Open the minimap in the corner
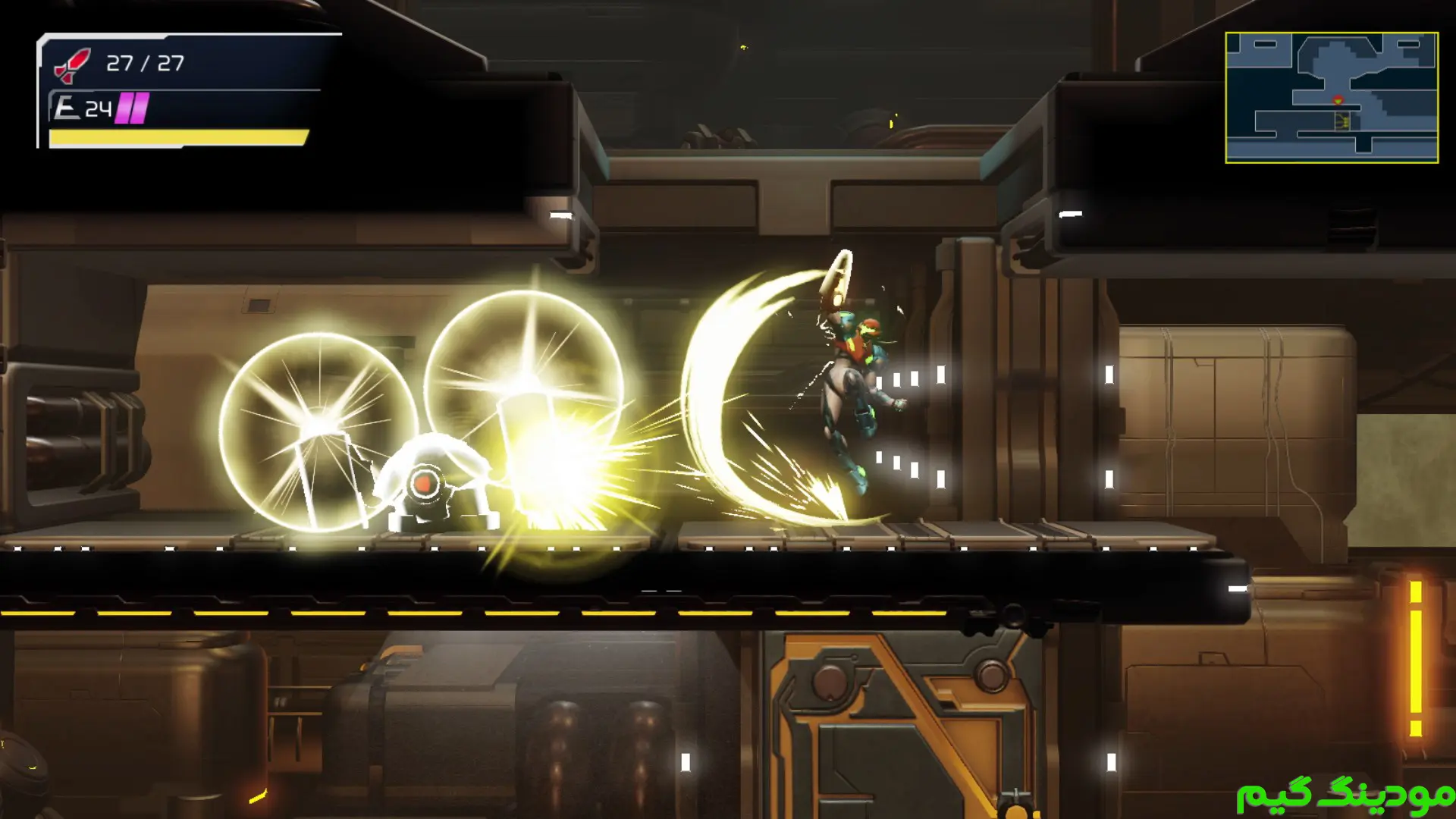 coord(1331,97)
